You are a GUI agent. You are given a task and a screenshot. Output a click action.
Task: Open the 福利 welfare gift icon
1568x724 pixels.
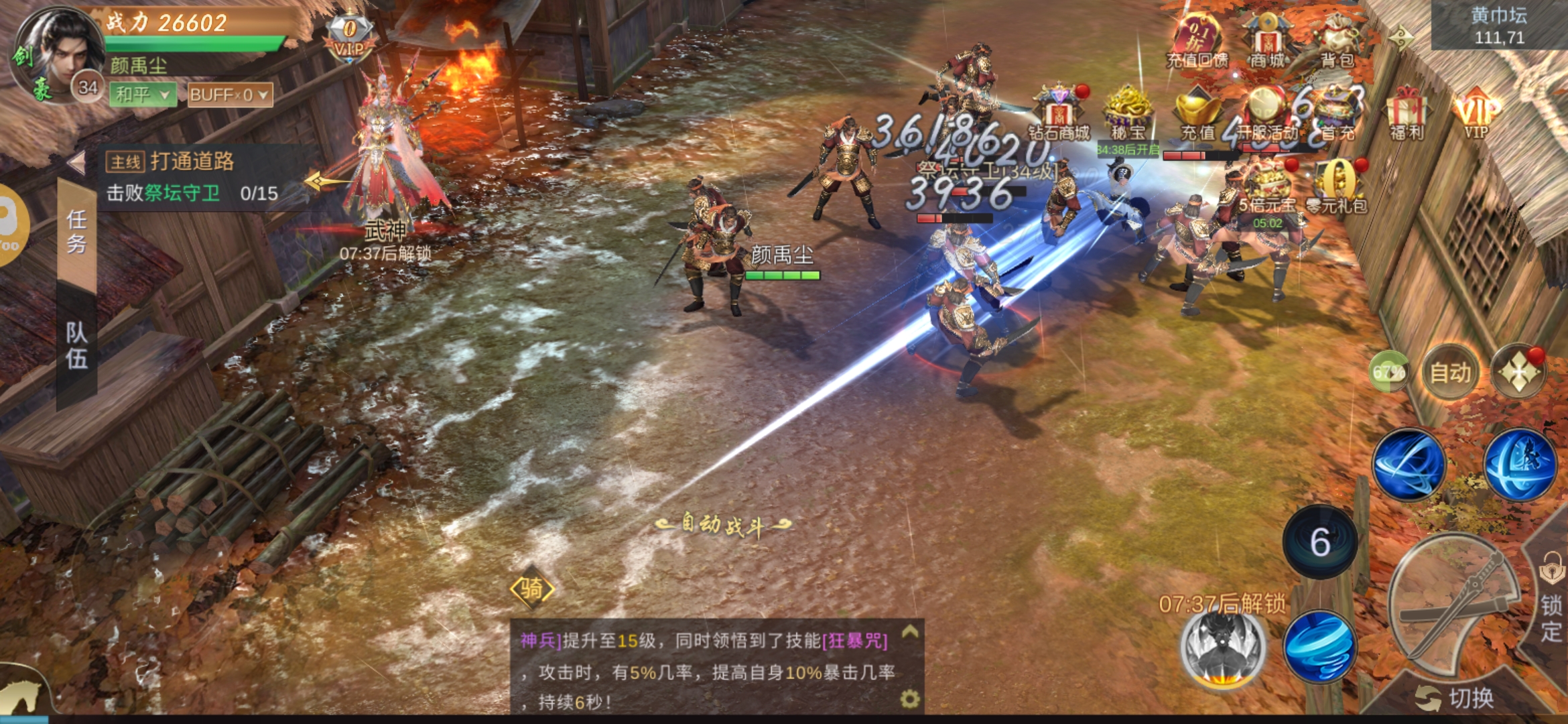coord(1407,113)
